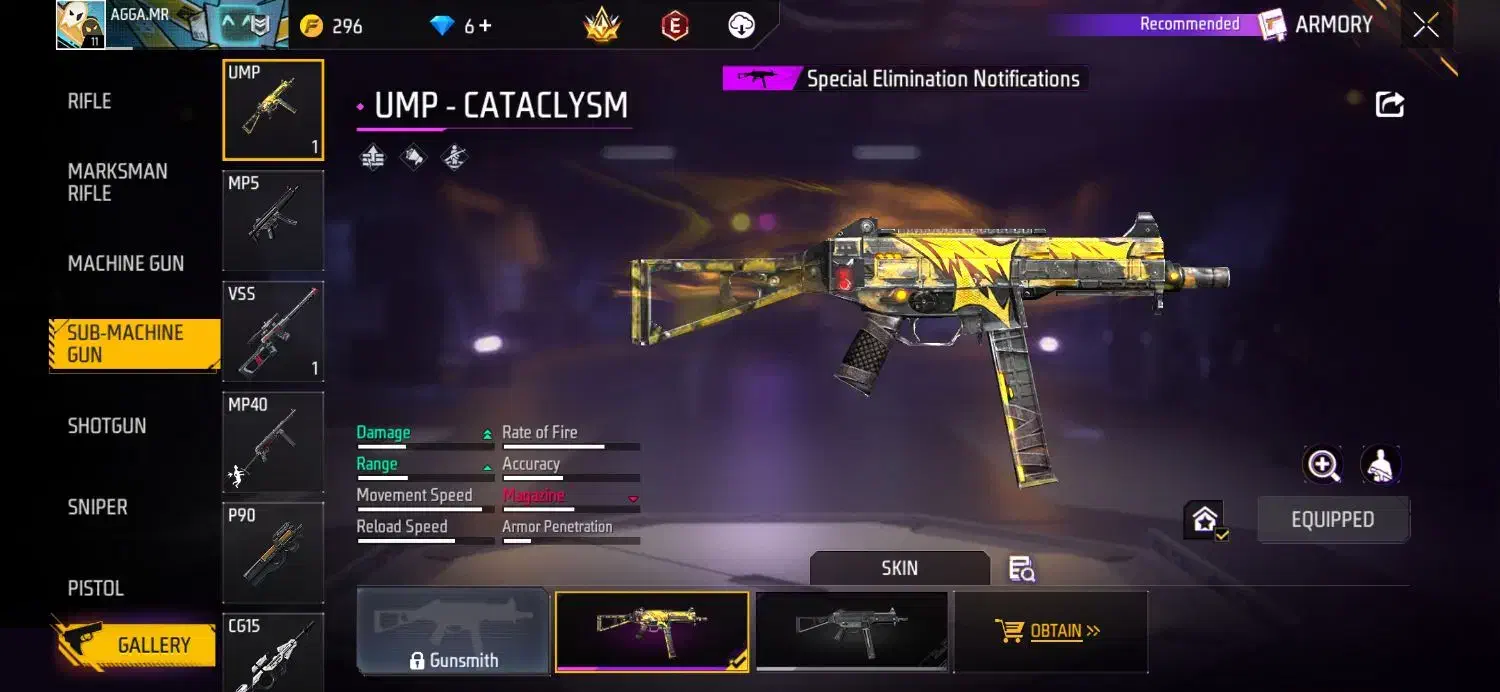Pick the P90 weapon thumbnail
The image size is (1500, 692).
point(273,552)
